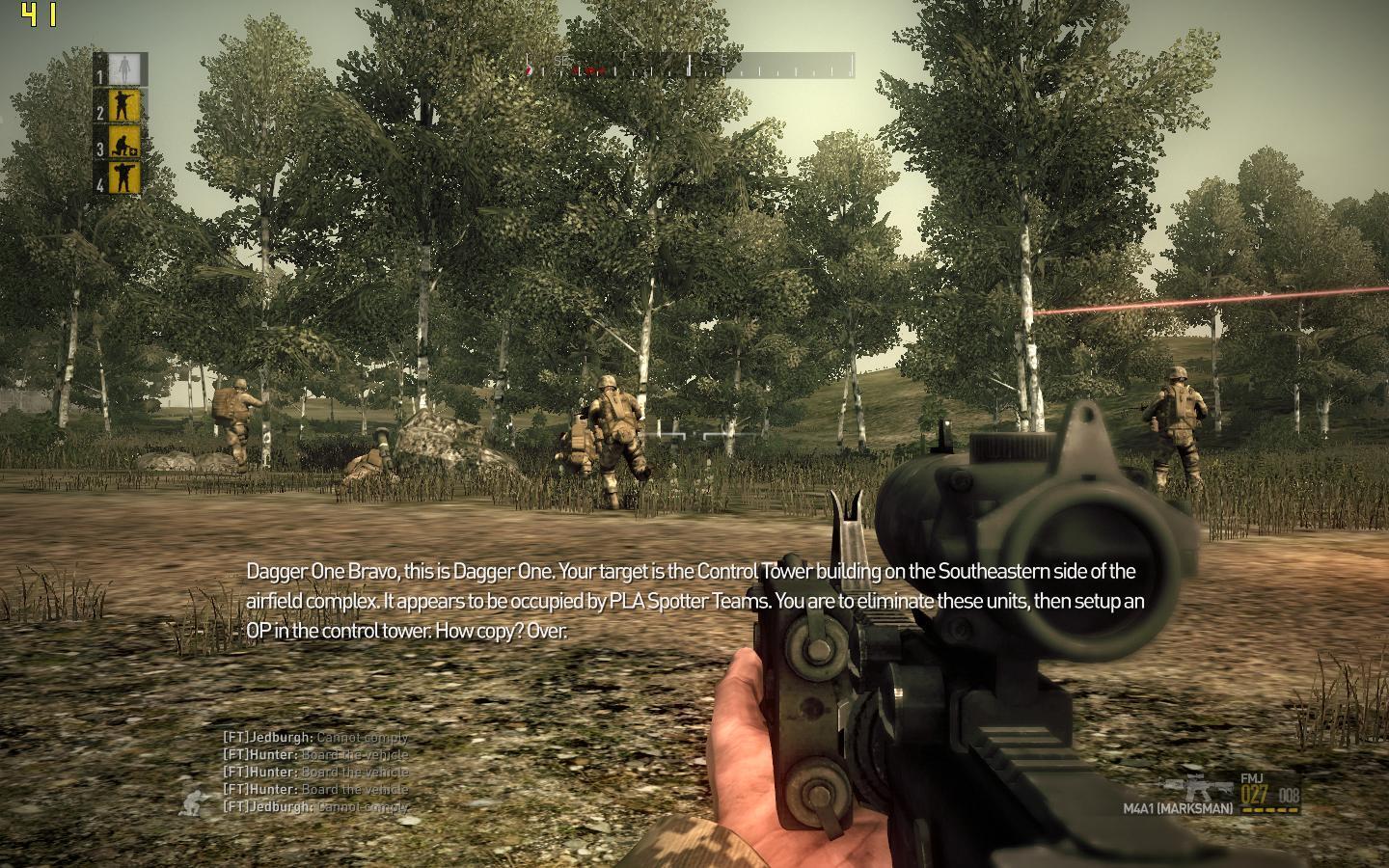Choose squad member 3 kneeling medic icon
Image resolution: width=1389 pixels, height=868 pixels.
click(x=125, y=145)
